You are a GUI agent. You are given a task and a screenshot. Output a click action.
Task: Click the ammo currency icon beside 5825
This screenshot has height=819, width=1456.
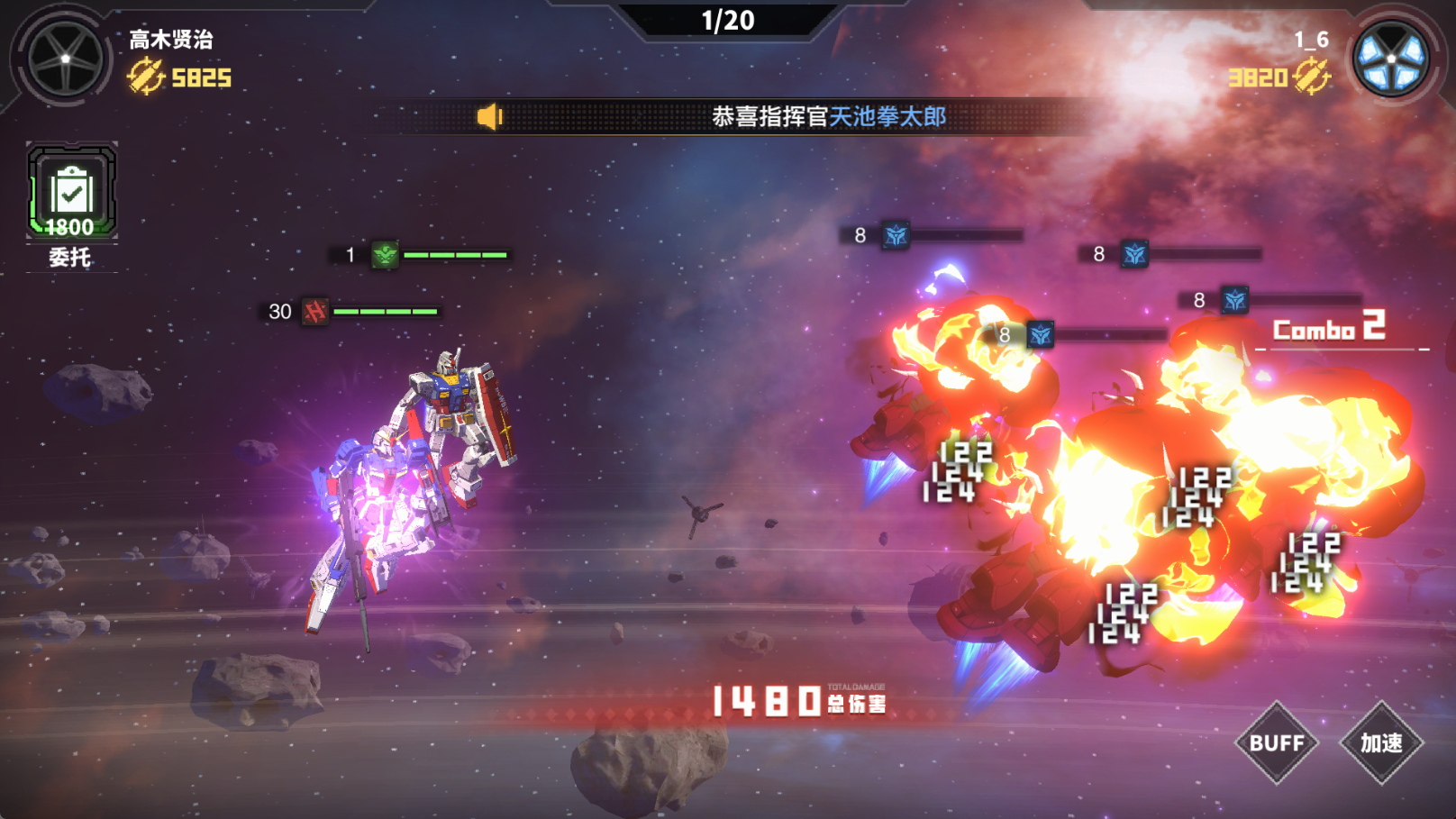(x=144, y=77)
